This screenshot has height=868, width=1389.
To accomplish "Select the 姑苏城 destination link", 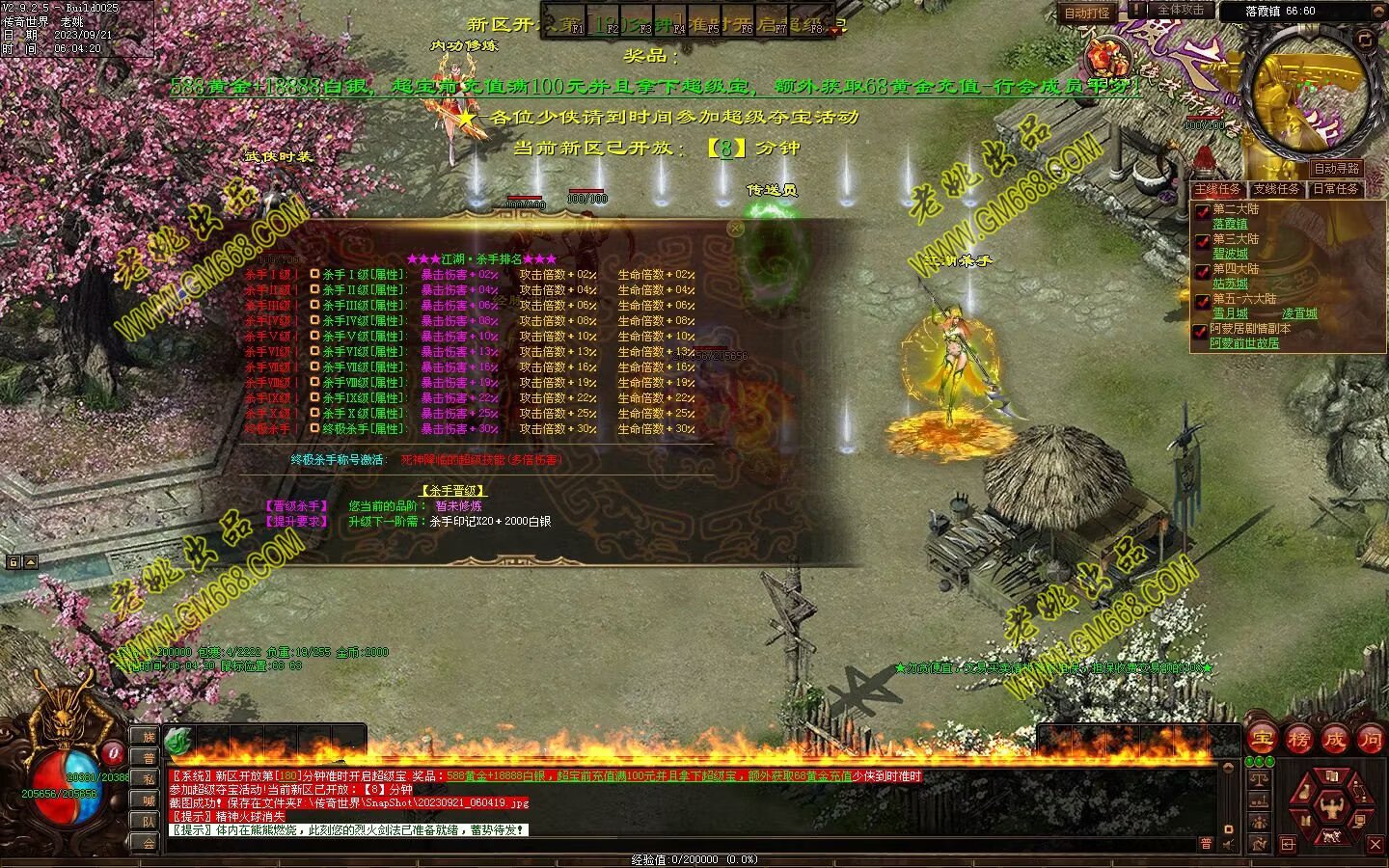I will click(x=1230, y=284).
